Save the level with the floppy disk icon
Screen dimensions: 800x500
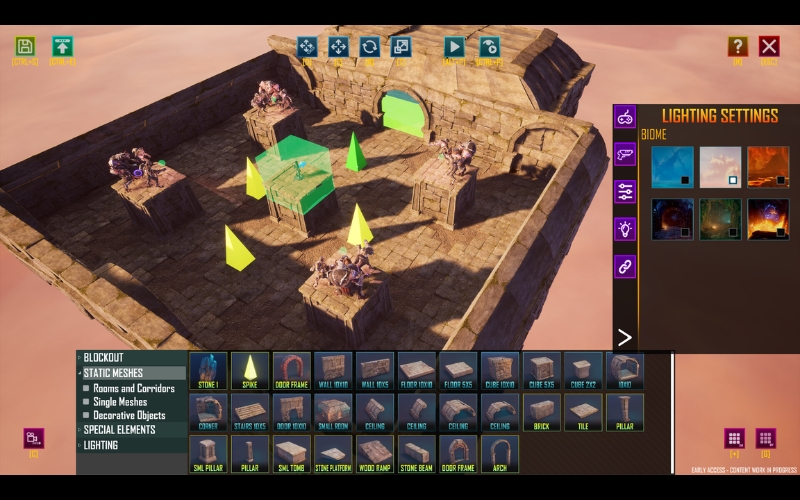coord(25,46)
